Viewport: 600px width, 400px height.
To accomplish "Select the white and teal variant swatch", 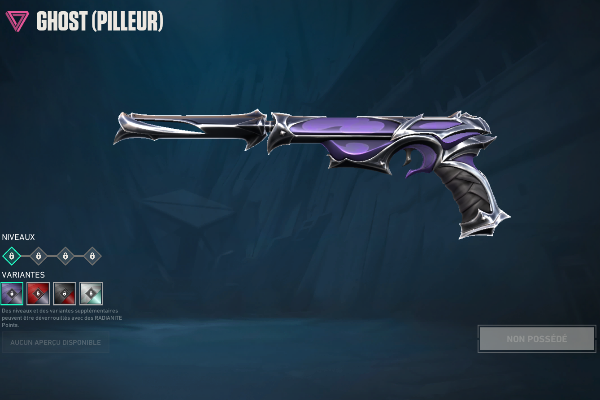I will click(x=91, y=293).
